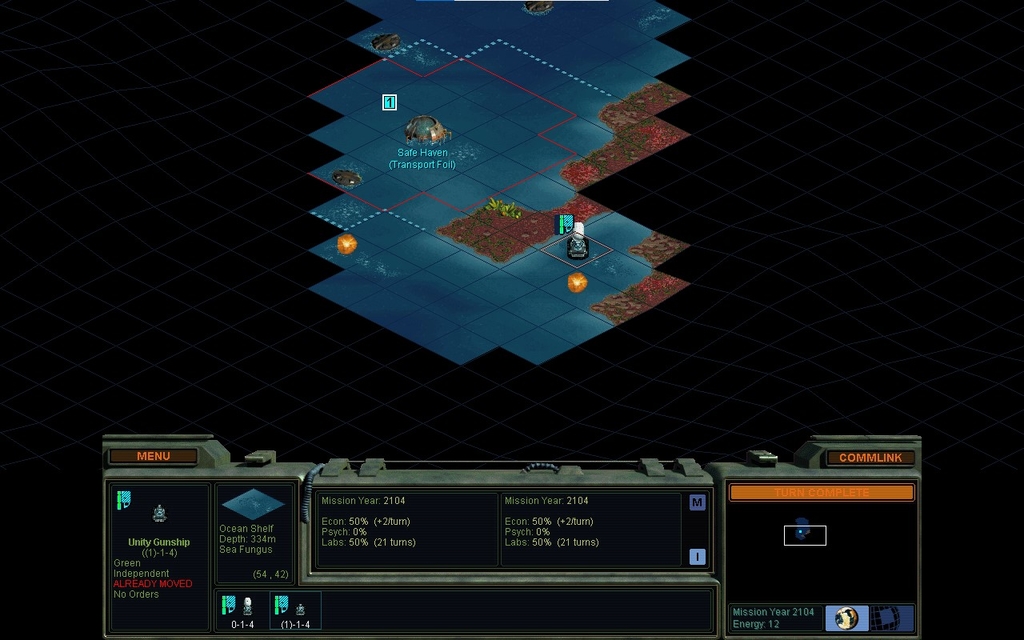
Task: Select the 0-1-4 unit in the stack
Action: (241, 610)
